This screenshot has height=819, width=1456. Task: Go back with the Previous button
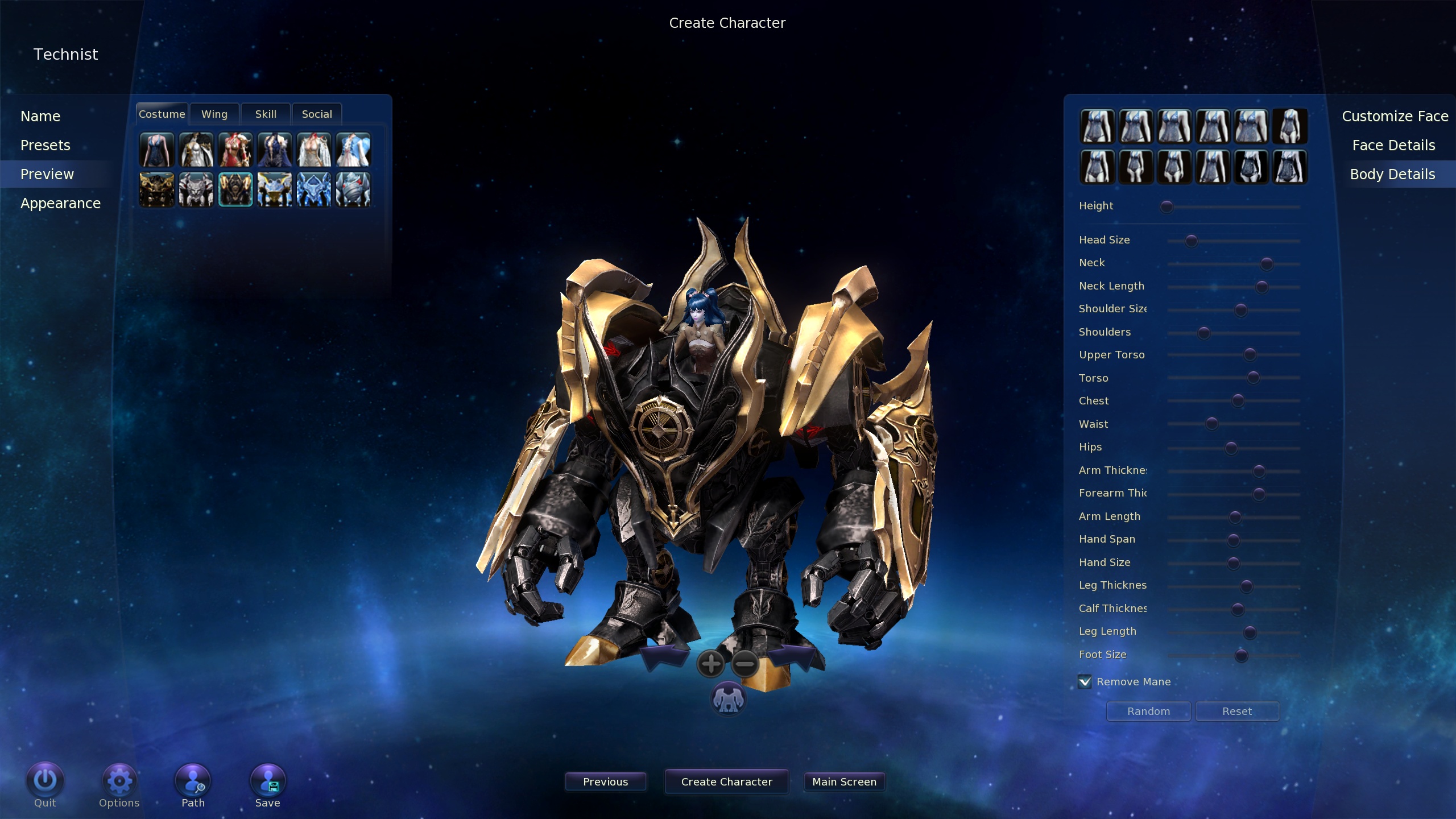coord(605,782)
